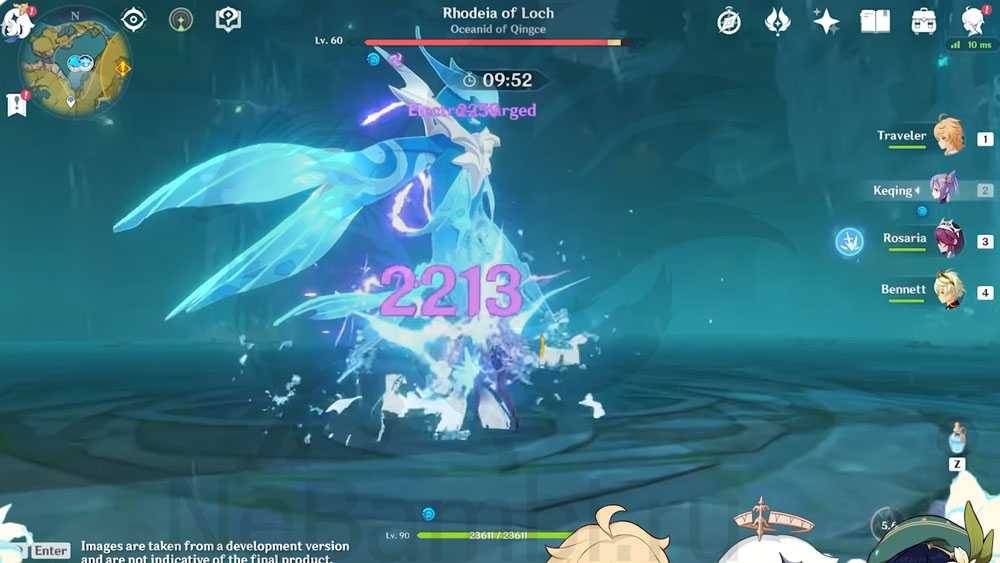Viewport: 1000px width, 563px height.
Task: Open the question-mark tutorial book icon
Action: [228, 20]
